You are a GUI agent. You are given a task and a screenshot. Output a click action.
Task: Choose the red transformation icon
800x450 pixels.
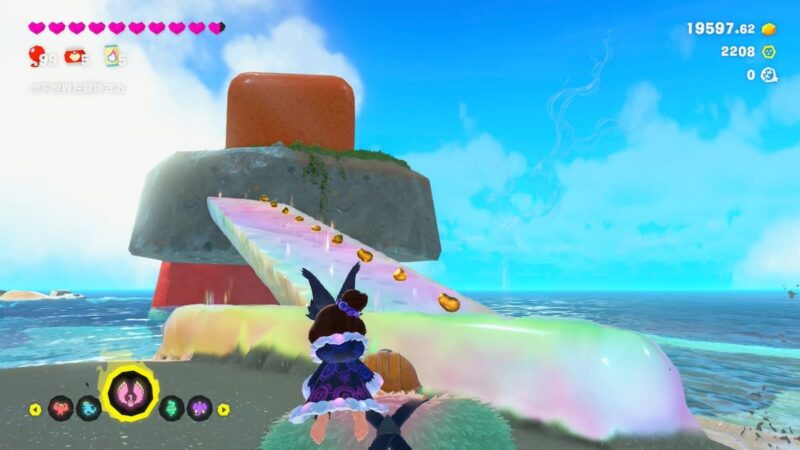[61, 408]
